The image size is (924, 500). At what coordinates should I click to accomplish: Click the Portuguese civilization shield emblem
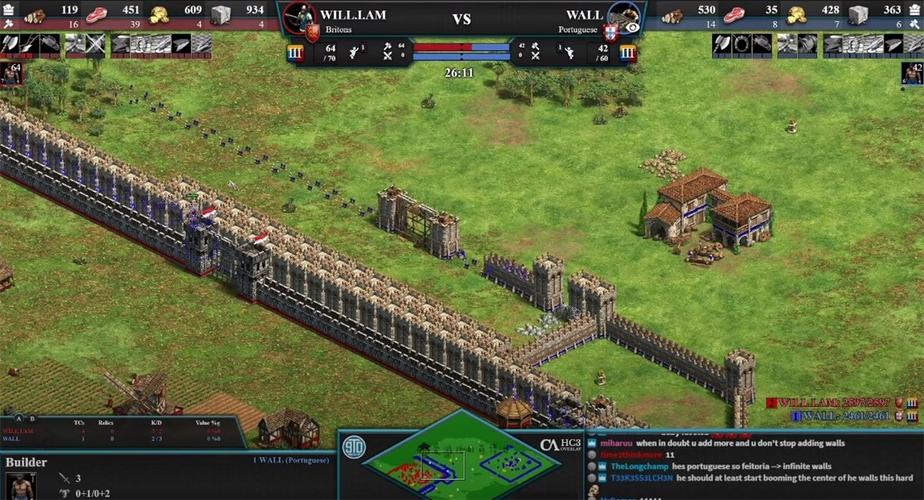(x=610, y=32)
